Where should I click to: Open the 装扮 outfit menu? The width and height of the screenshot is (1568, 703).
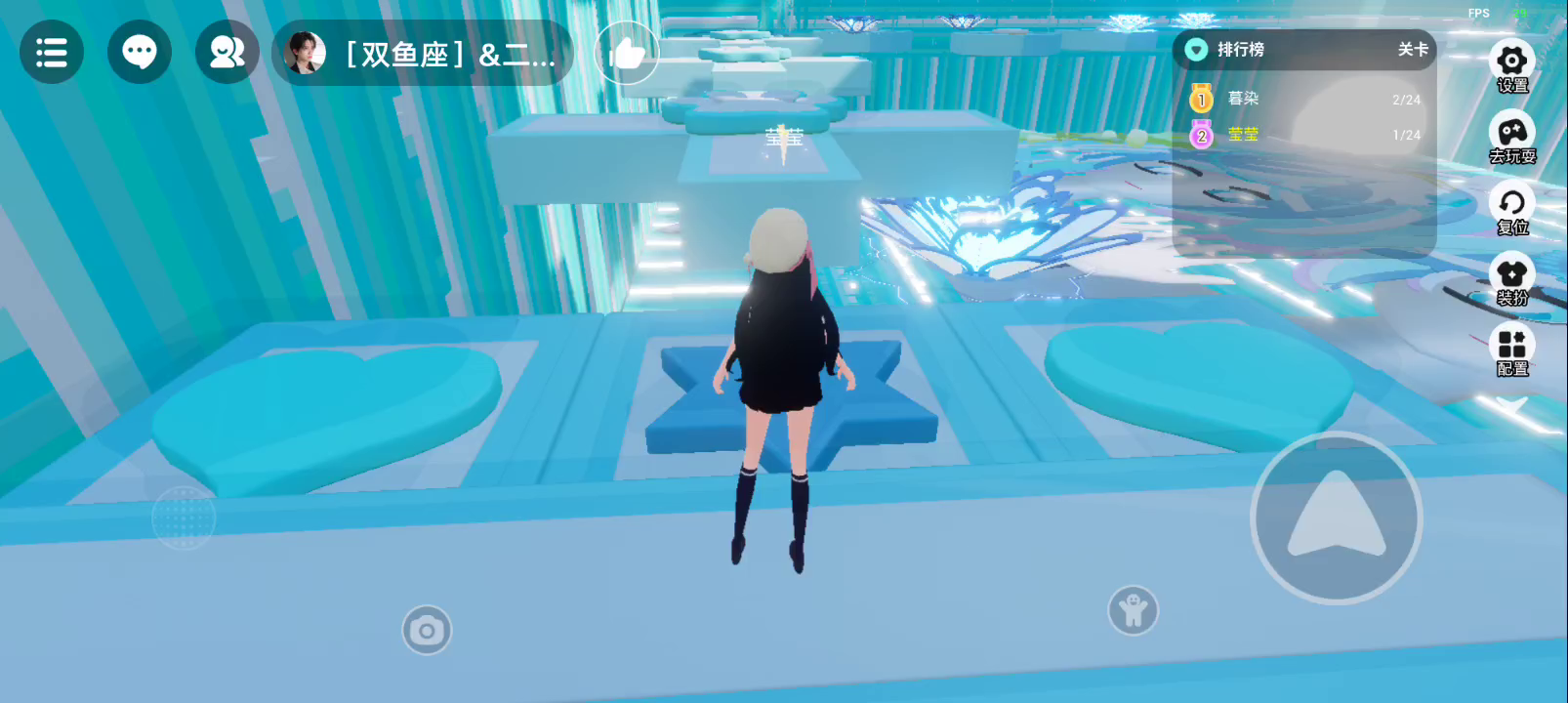1511,280
